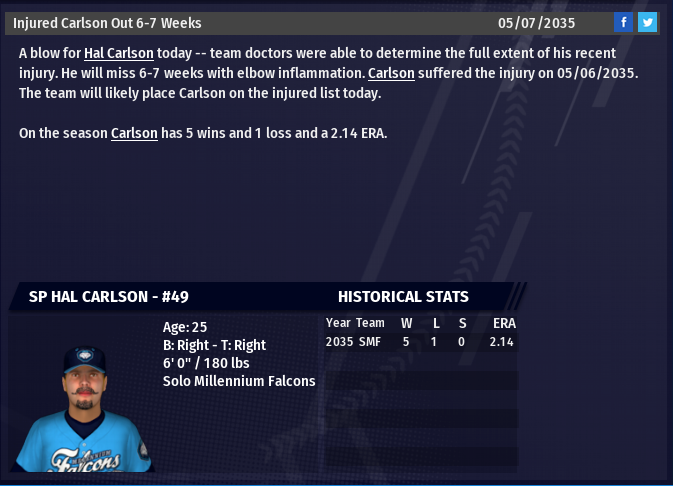Viewport: 673px width, 486px height.
Task: Open the SP Hal Carlson #49 header
Action: click(109, 297)
